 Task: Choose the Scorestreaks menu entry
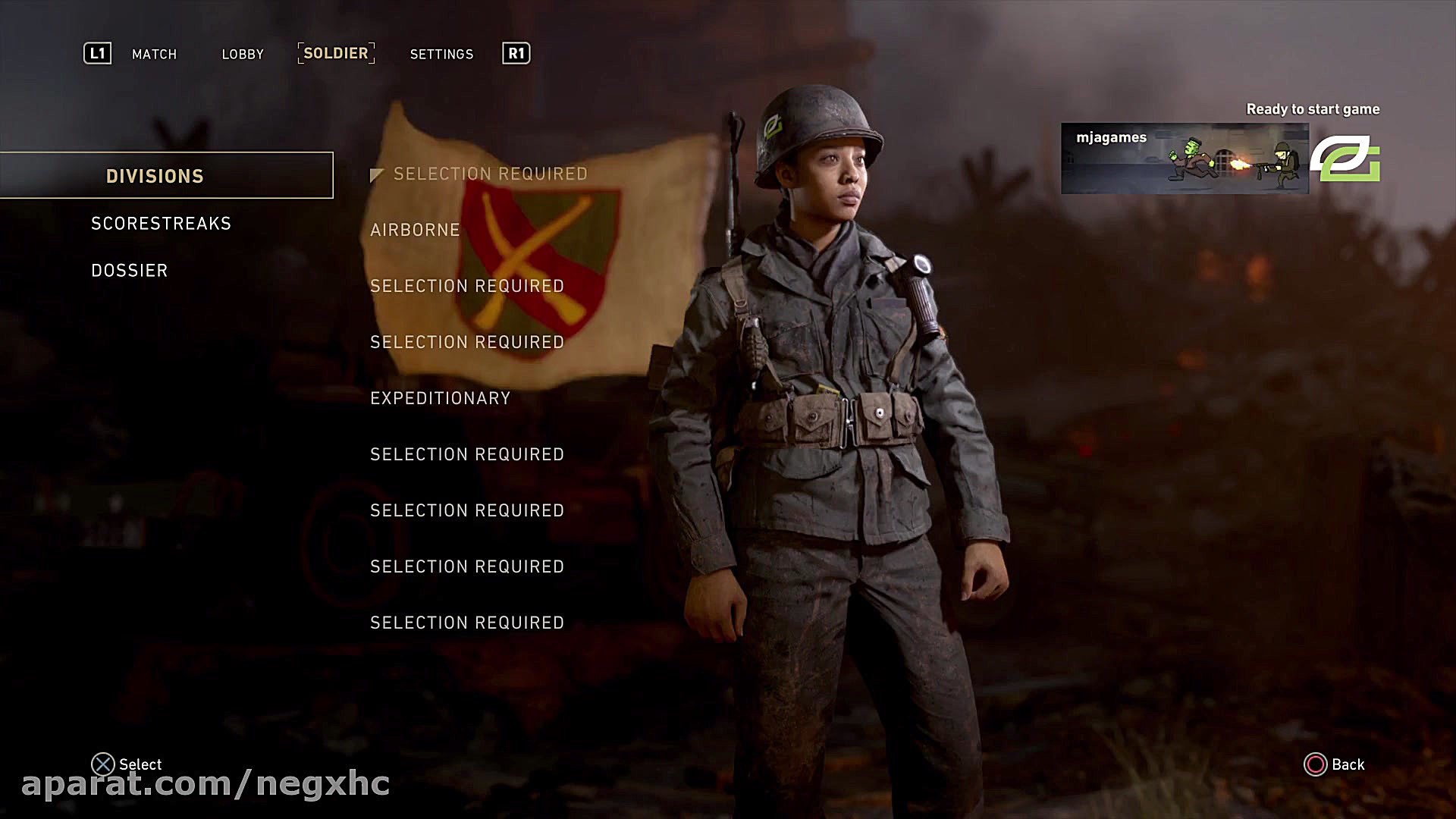pos(161,224)
